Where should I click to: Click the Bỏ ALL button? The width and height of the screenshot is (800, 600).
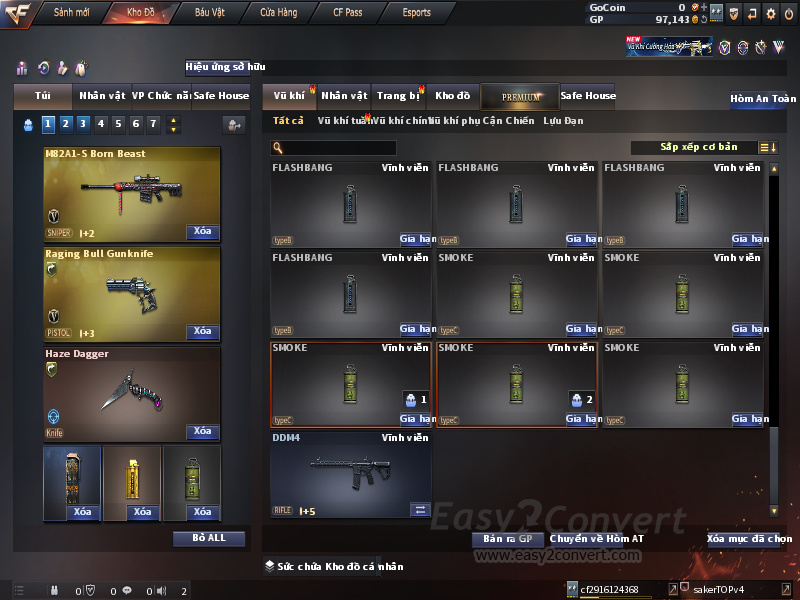tap(208, 538)
